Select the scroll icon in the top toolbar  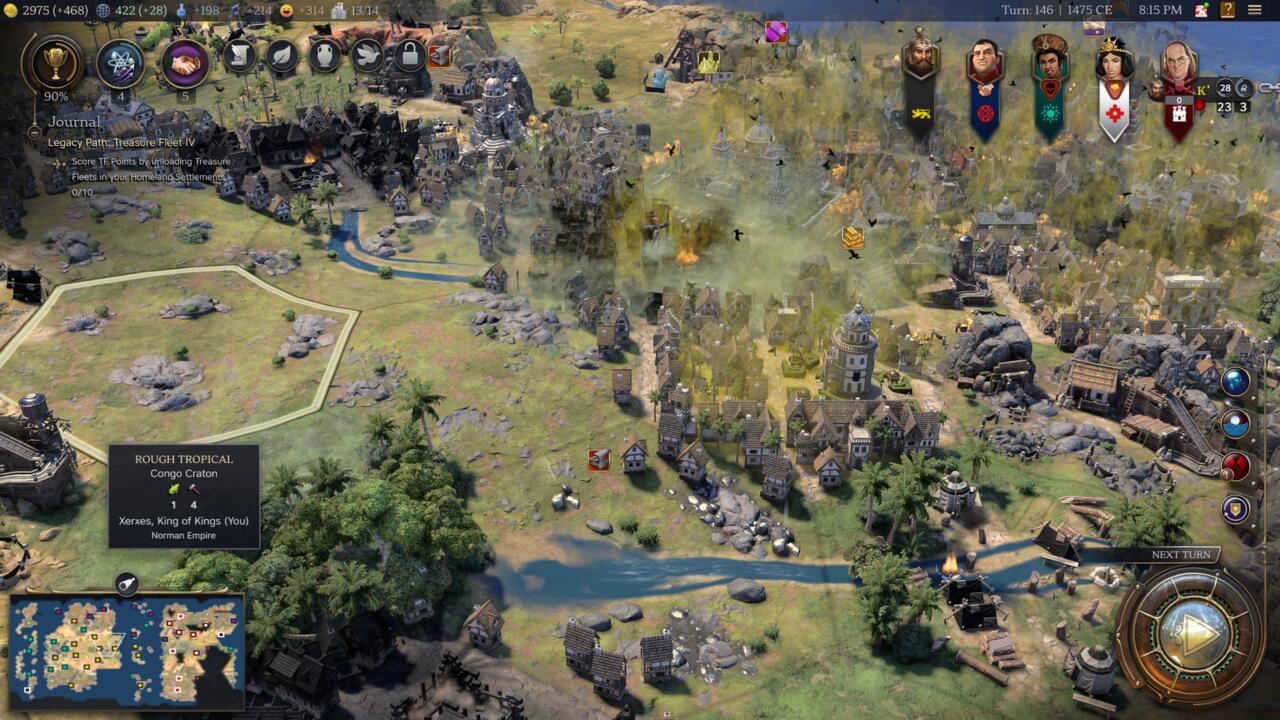point(239,55)
